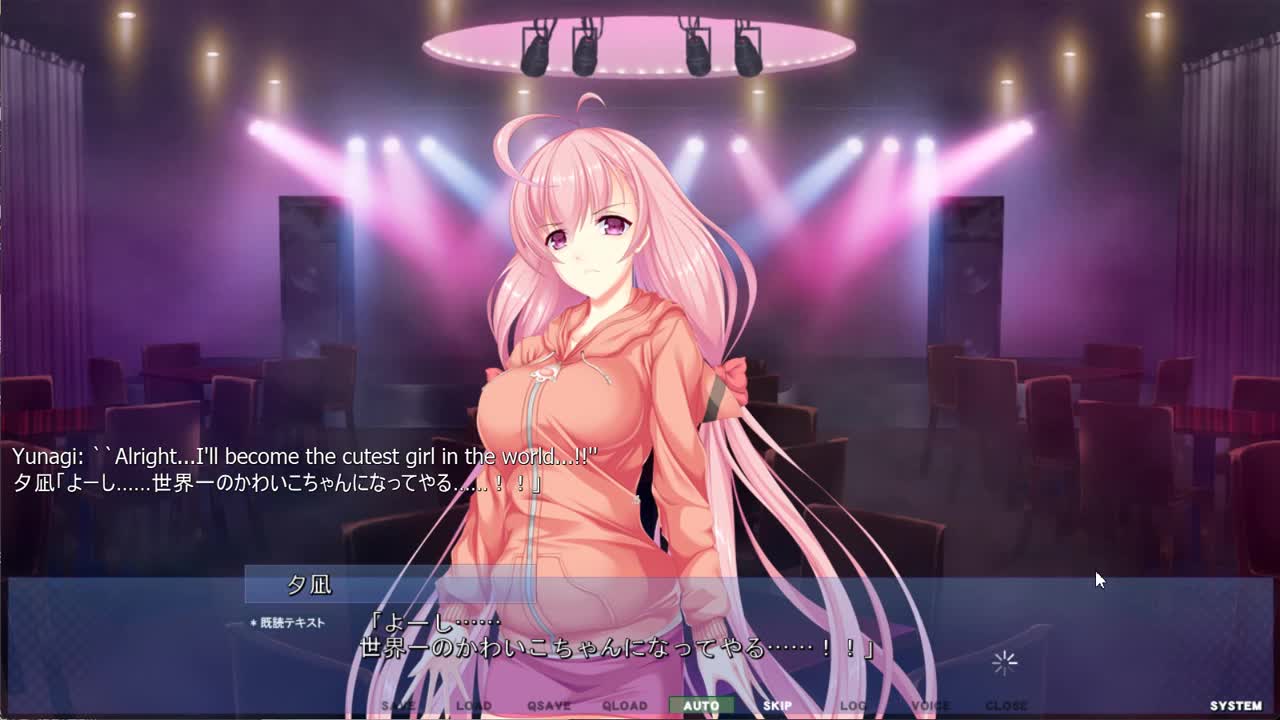Screen dimensions: 1280x720
Task: Show the dialogue LOG
Action: click(x=853, y=706)
